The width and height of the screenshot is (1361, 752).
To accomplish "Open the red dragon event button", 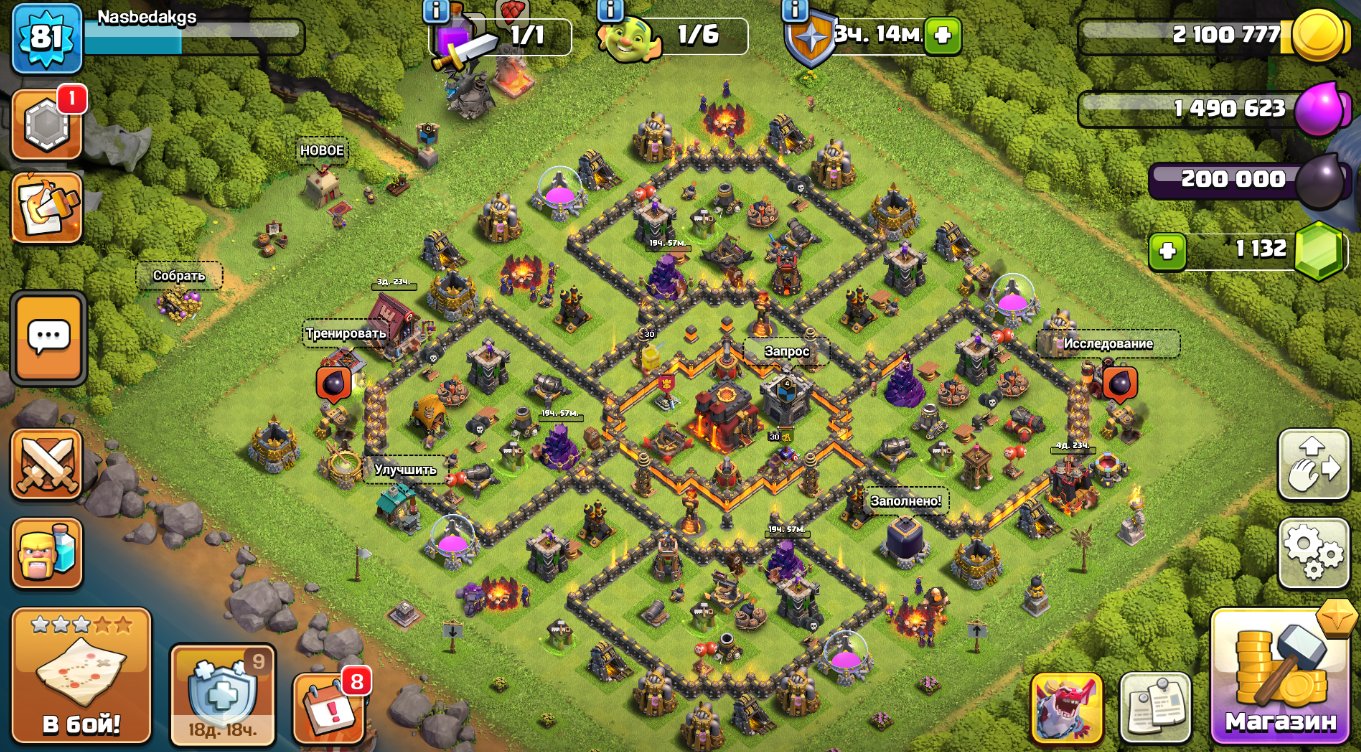I will (1066, 708).
